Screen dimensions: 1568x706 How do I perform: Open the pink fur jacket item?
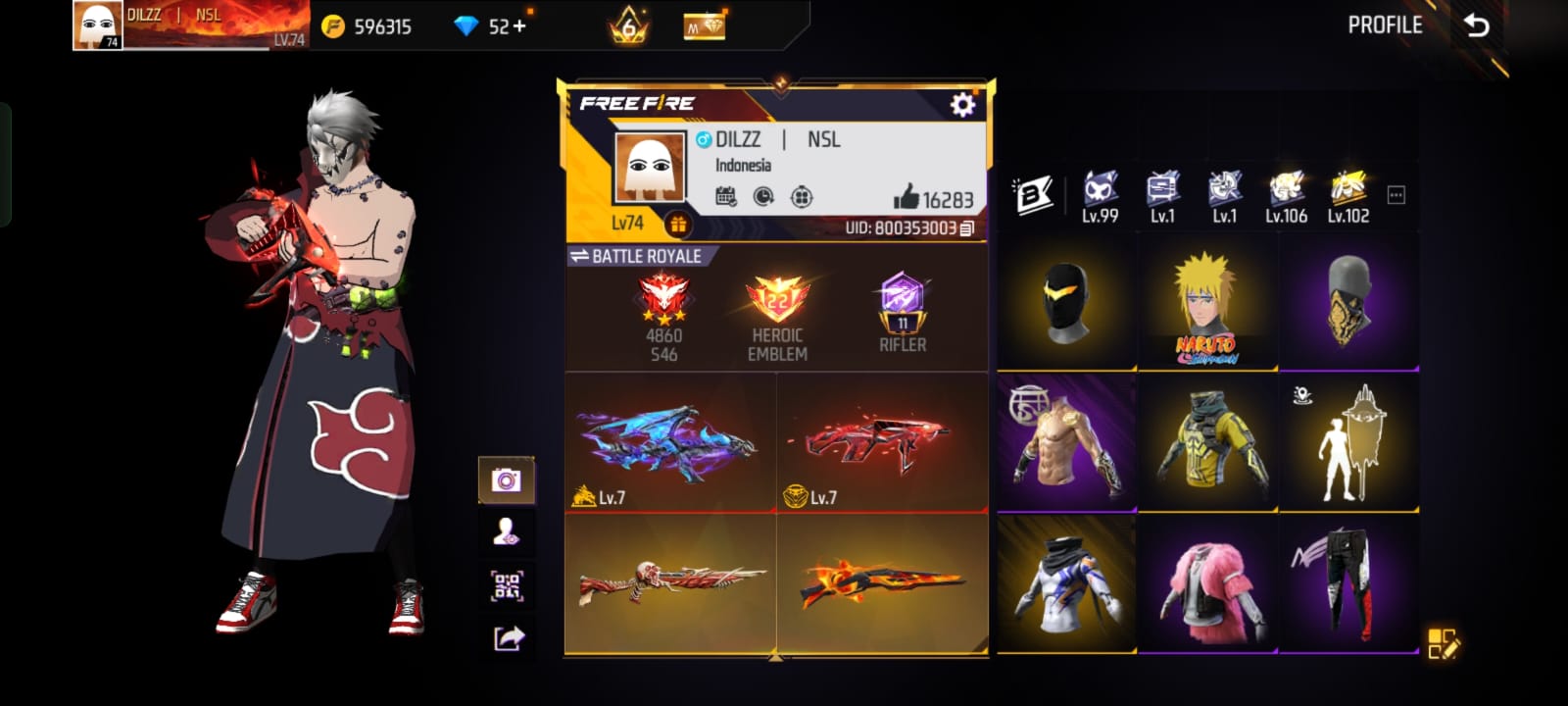(1207, 584)
